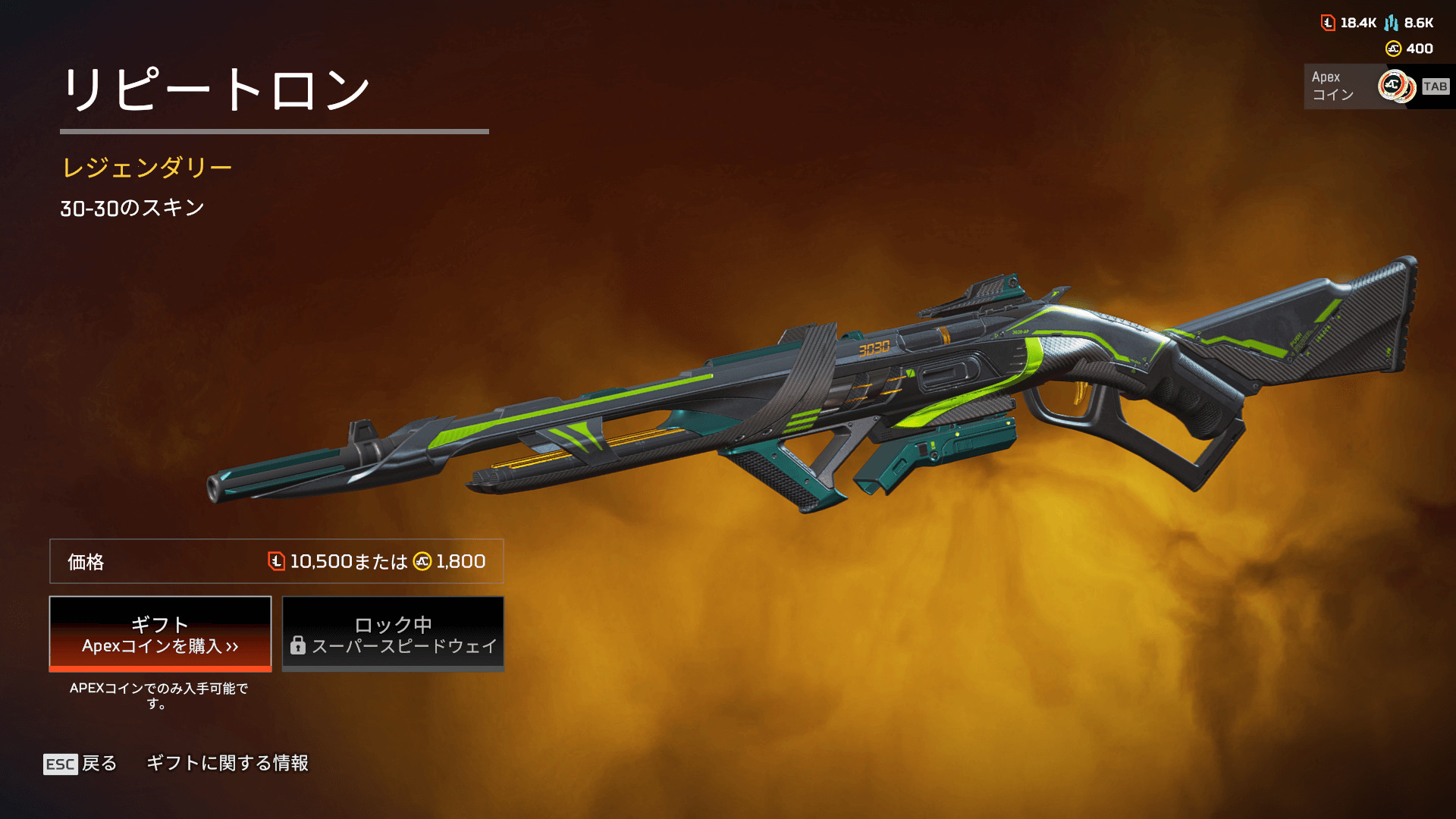The image size is (1456, 819).
Task: Open ギフトに関する情報 link
Action: click(x=227, y=763)
